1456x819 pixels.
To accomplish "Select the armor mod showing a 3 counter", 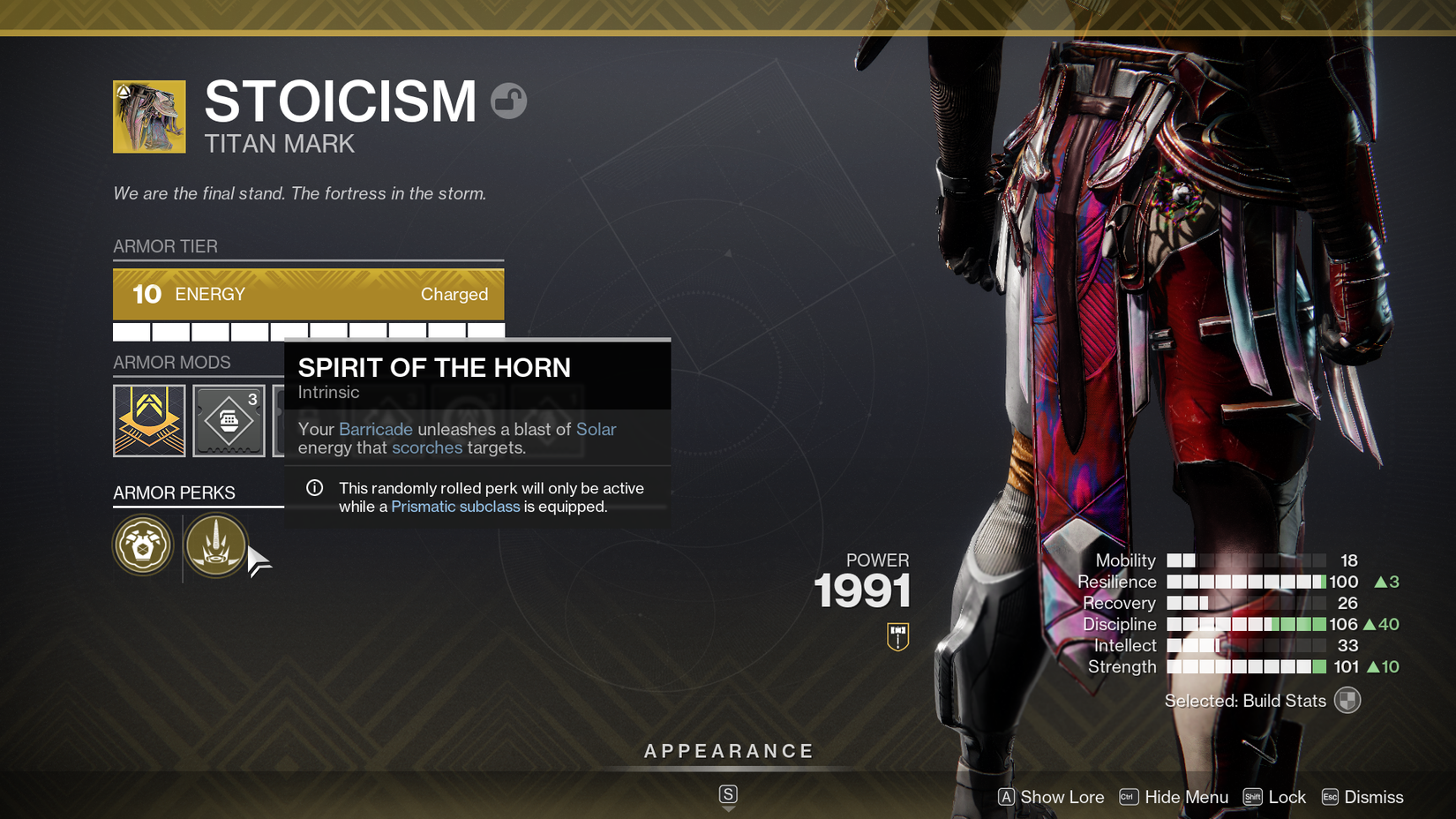I will tap(229, 421).
